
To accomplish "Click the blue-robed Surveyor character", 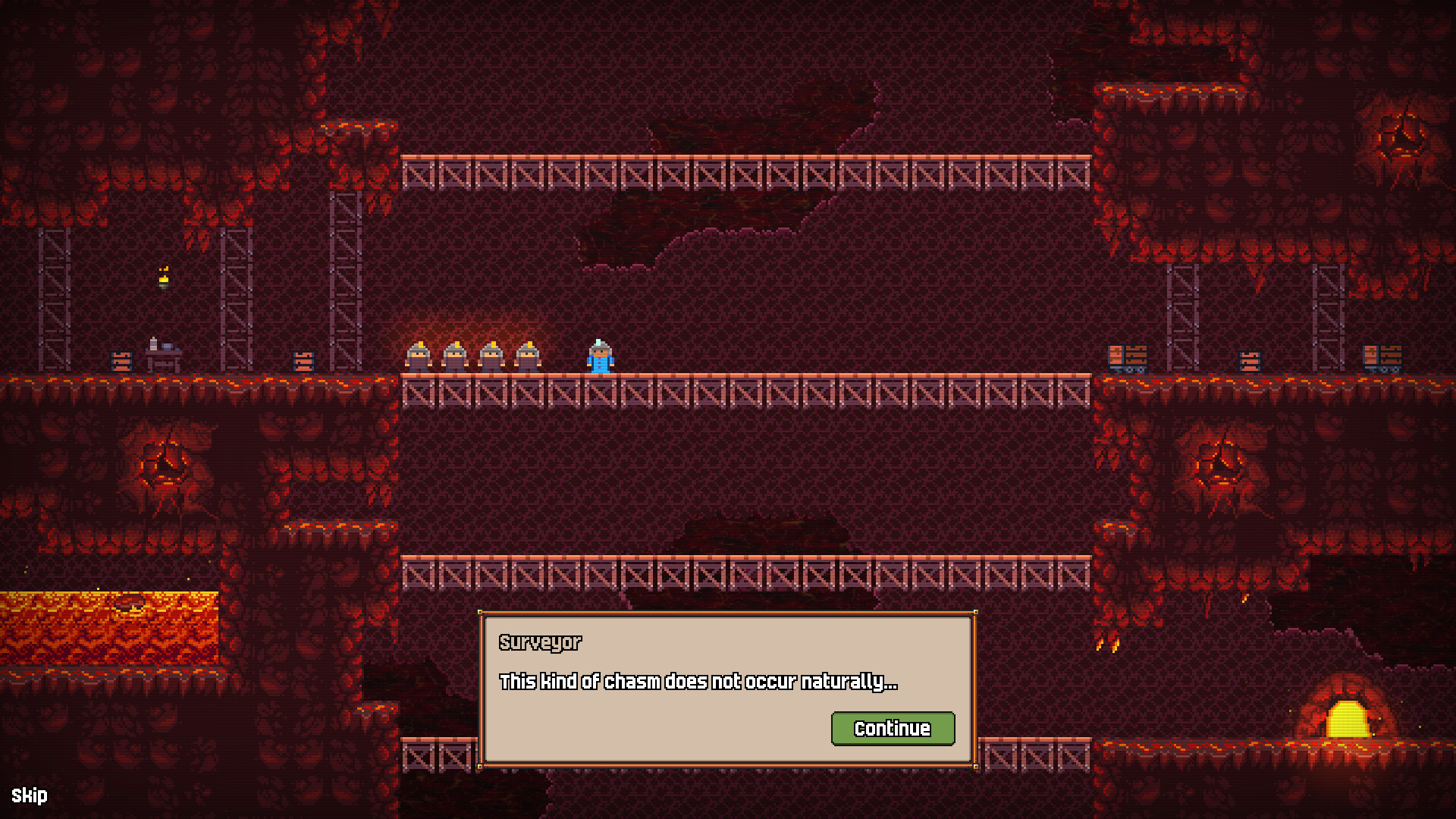I will tap(599, 356).
